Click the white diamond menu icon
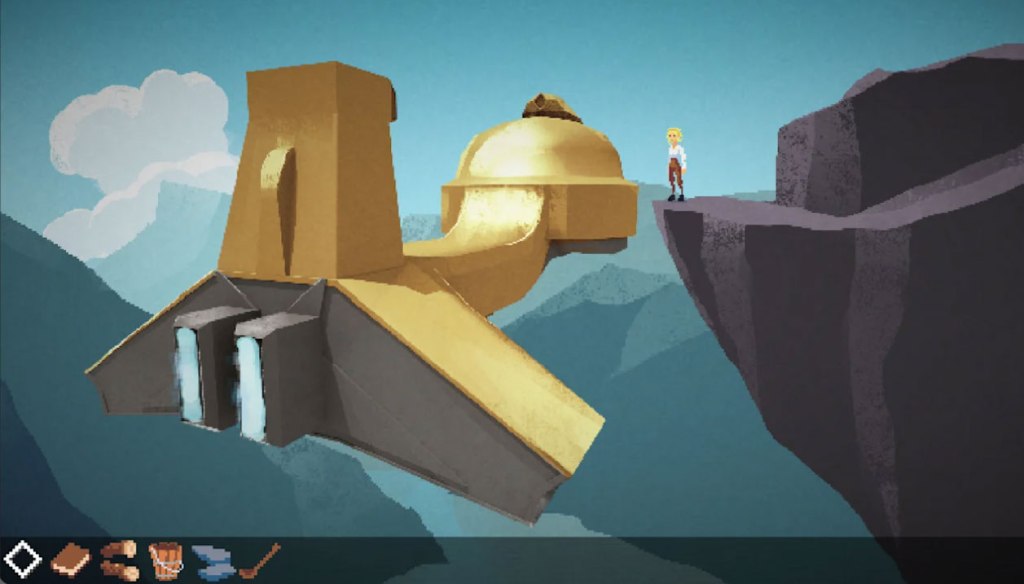1024x584 pixels. 22,560
